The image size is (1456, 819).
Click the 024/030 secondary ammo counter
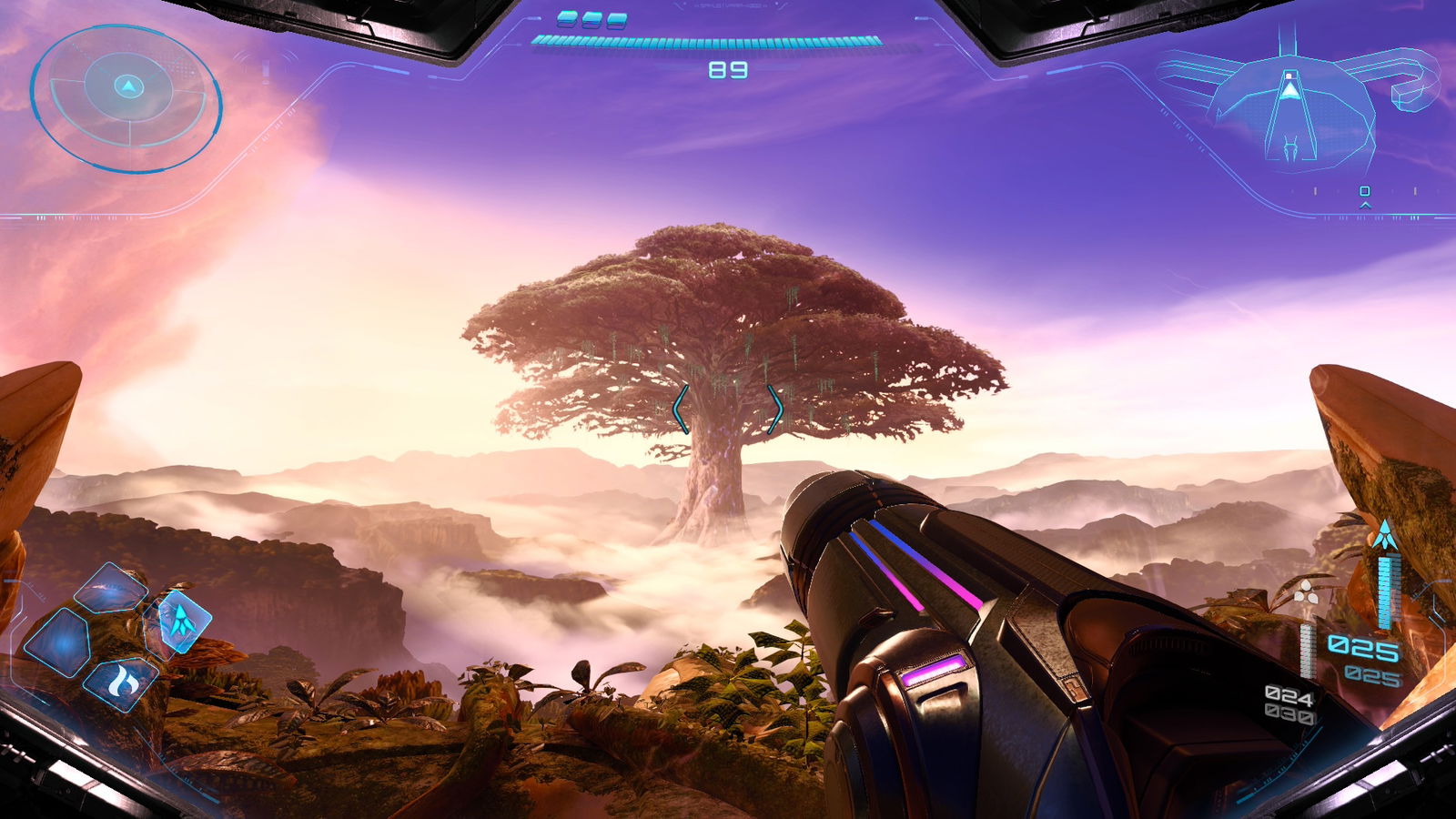(x=1288, y=703)
